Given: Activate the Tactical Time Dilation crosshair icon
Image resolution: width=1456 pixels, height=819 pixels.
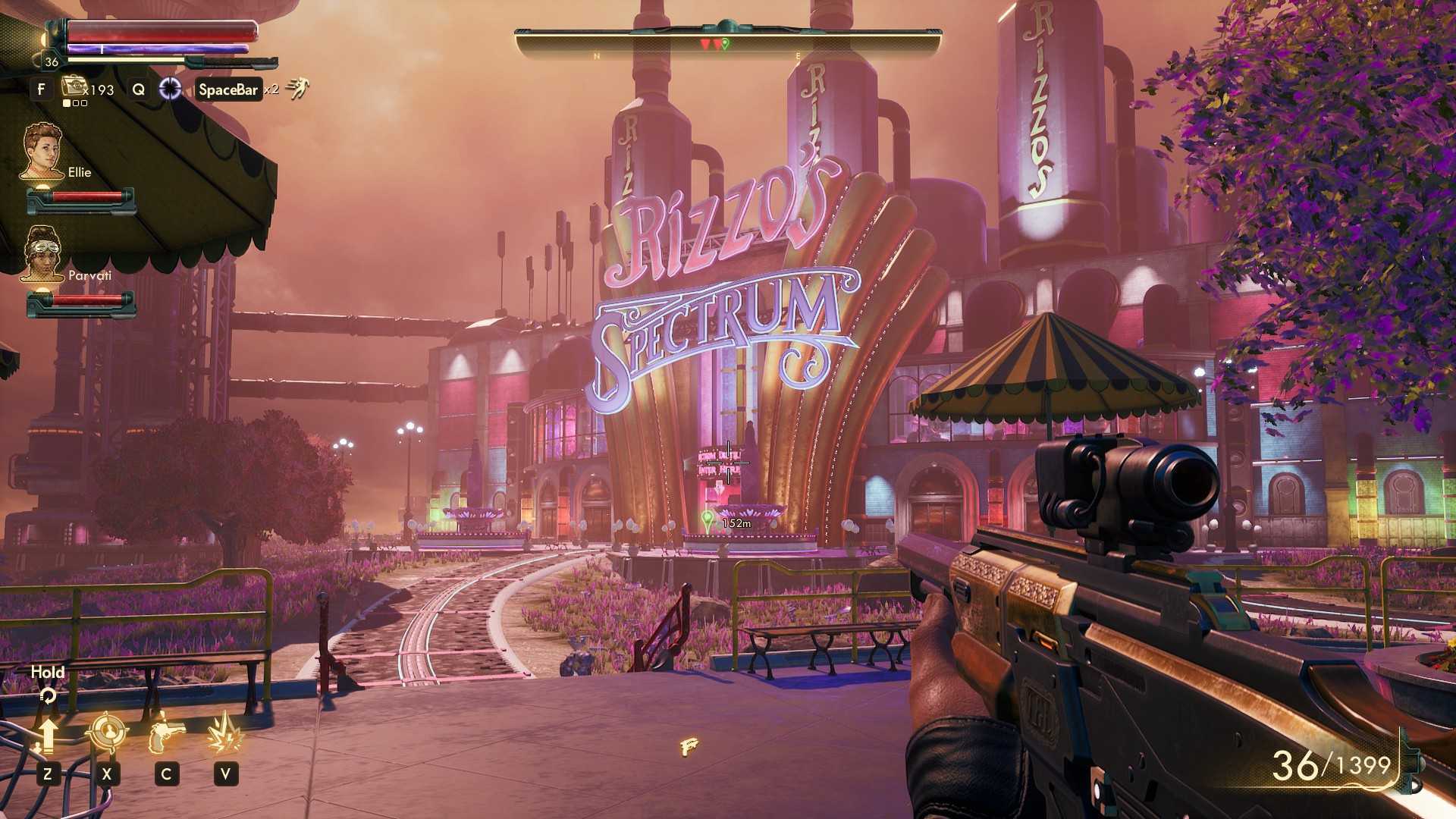Looking at the screenshot, I should [170, 89].
